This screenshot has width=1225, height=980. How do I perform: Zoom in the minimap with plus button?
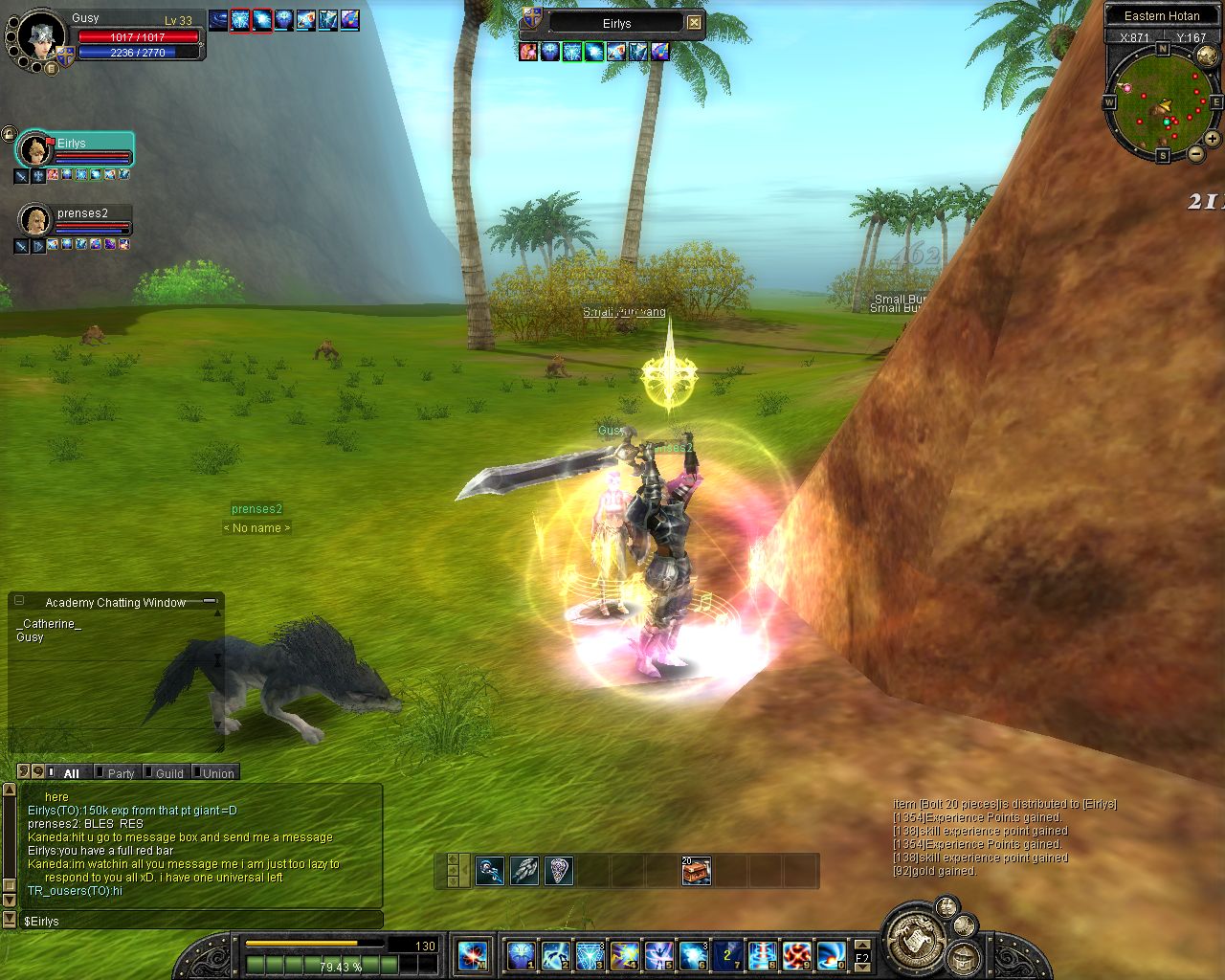pyautogui.click(x=1214, y=140)
